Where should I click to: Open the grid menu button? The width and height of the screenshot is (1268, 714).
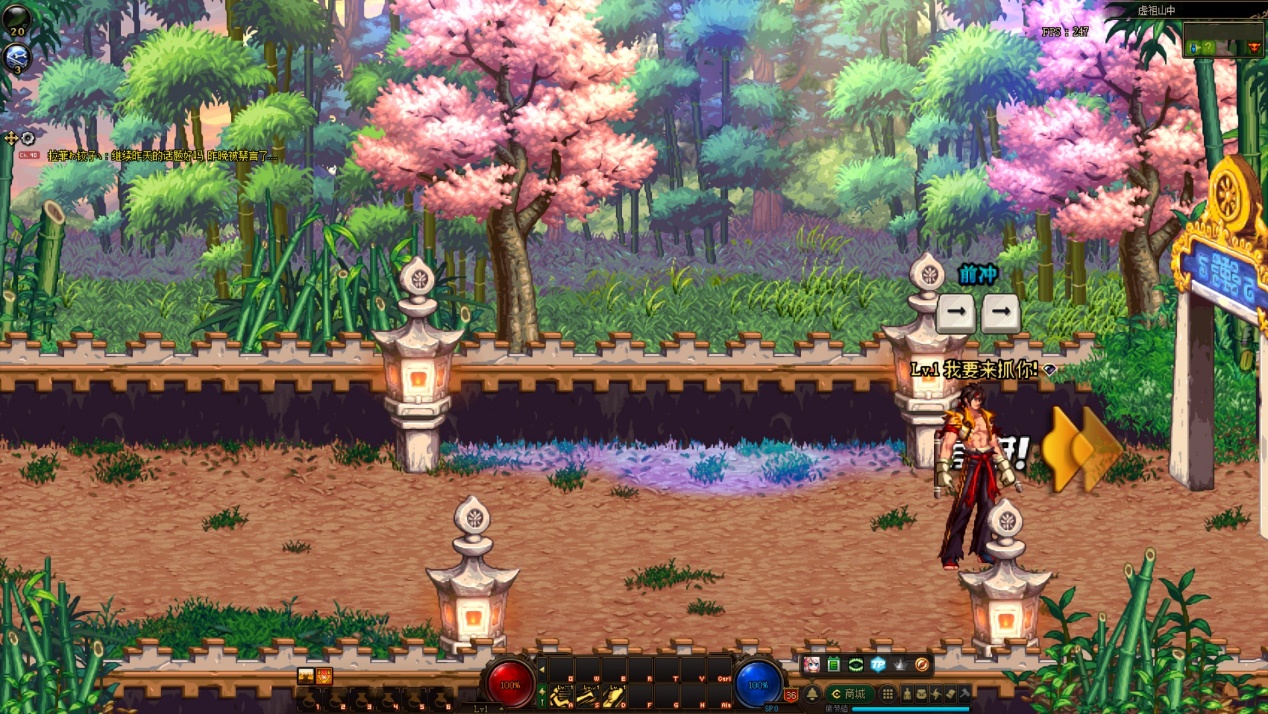pos(887,694)
